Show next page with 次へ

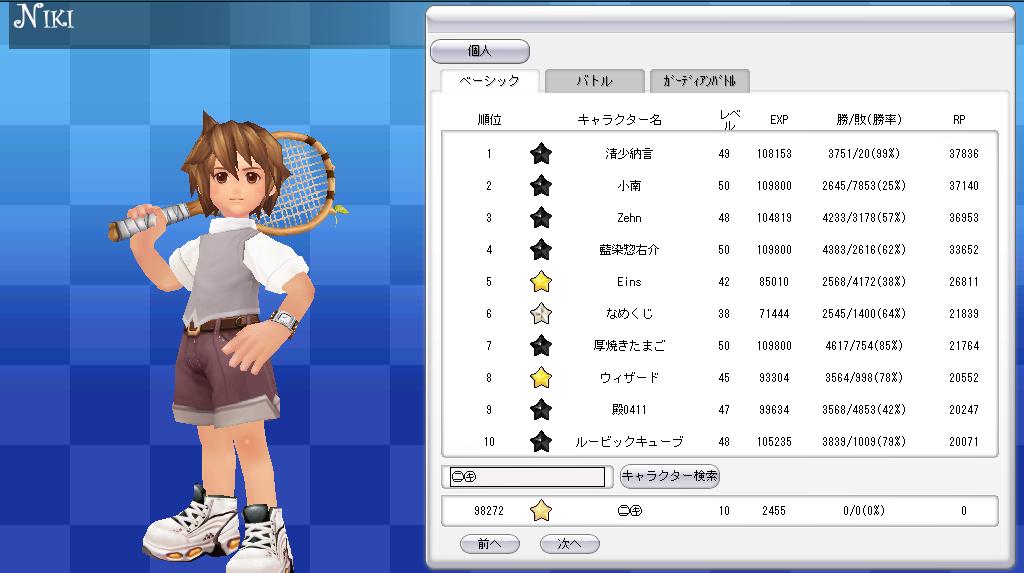pyautogui.click(x=569, y=544)
